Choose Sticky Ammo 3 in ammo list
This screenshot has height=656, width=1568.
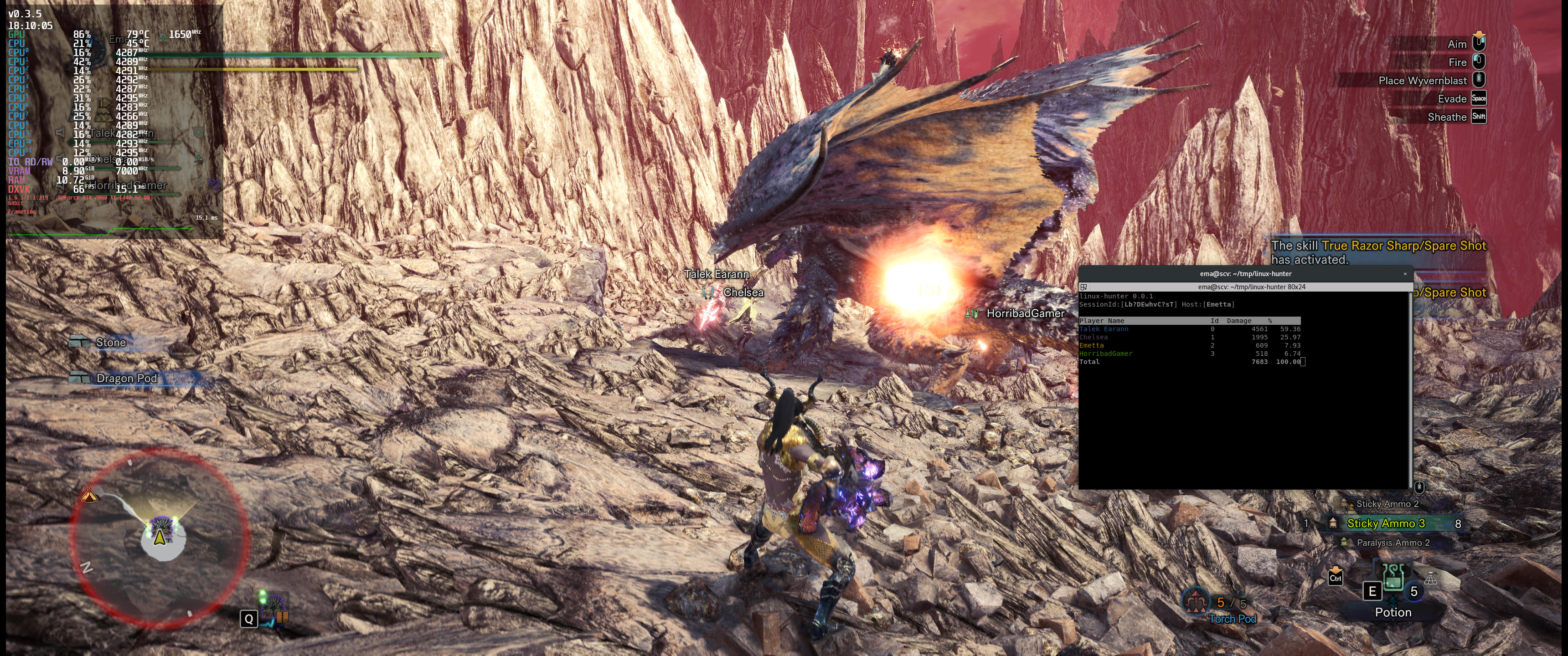[1385, 523]
